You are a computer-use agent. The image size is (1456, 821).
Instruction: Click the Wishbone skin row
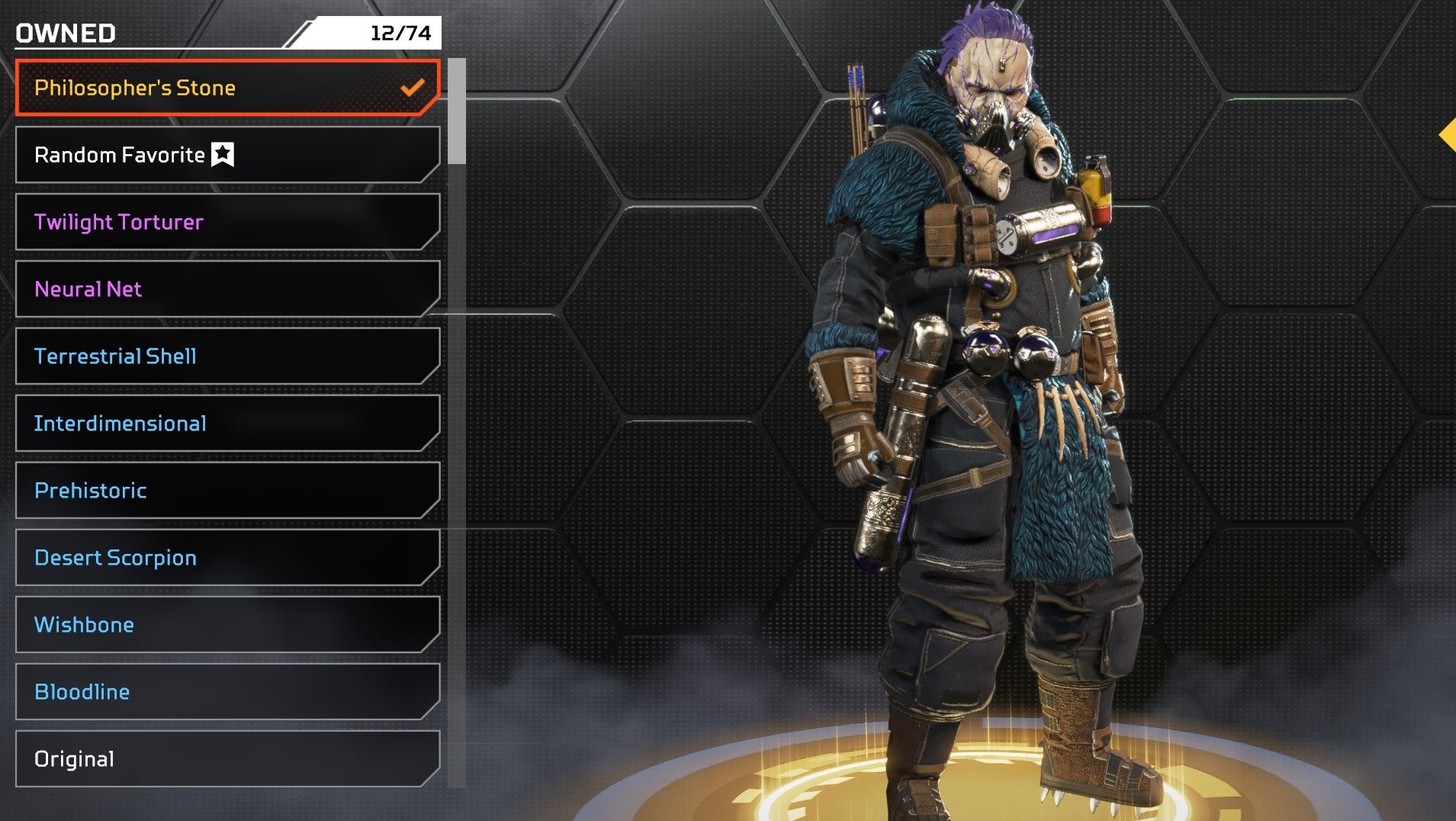click(x=227, y=625)
